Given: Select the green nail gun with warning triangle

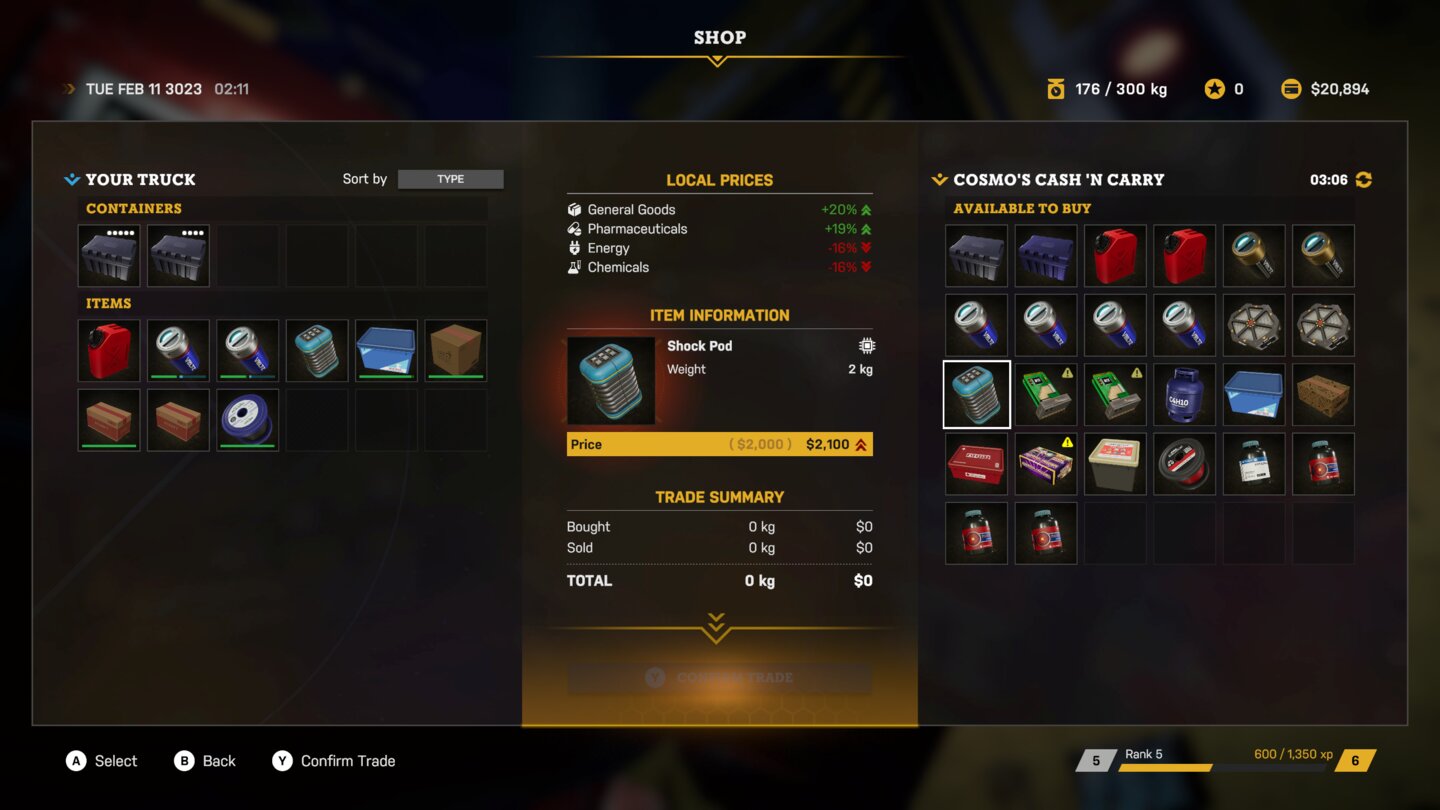Looking at the screenshot, I should (x=1045, y=393).
